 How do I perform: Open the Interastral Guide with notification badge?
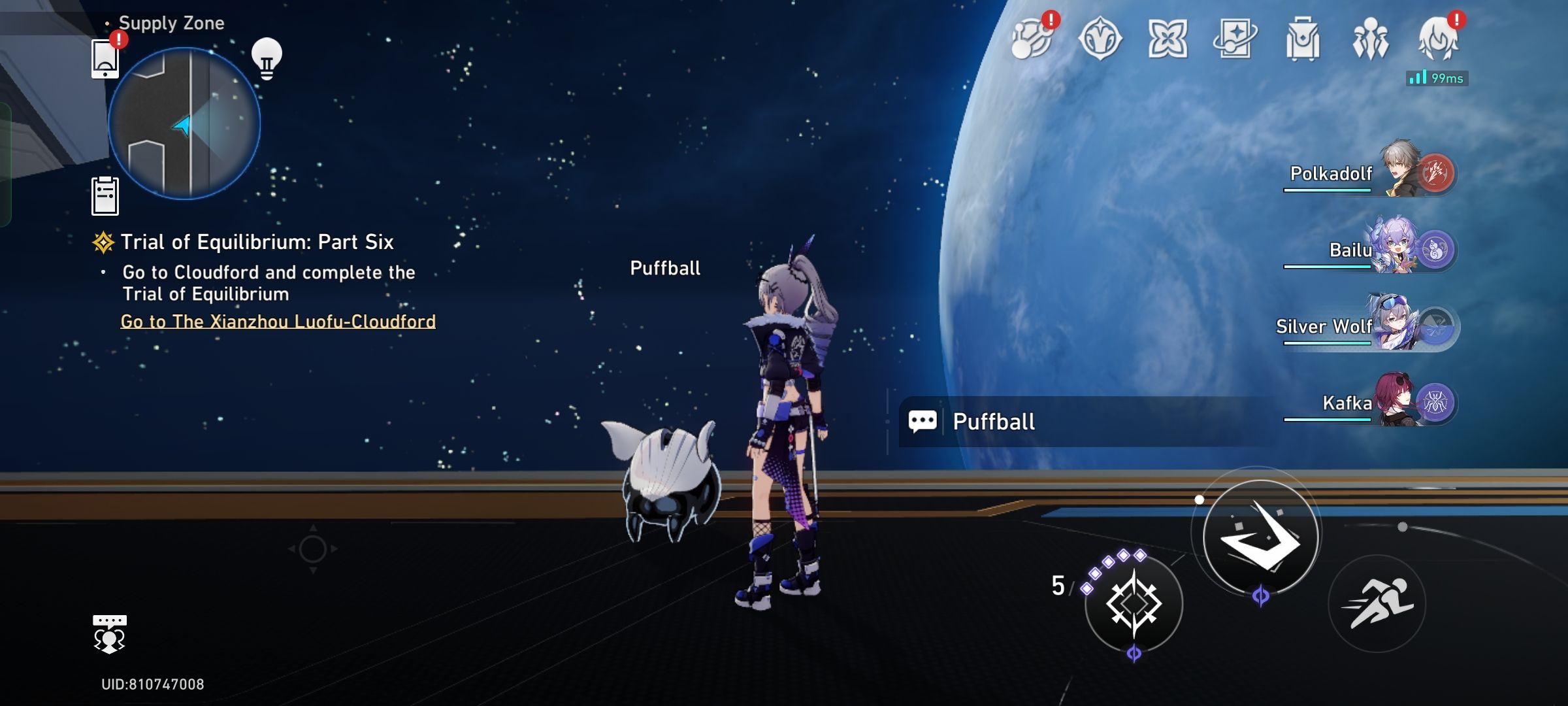[x=1031, y=42]
